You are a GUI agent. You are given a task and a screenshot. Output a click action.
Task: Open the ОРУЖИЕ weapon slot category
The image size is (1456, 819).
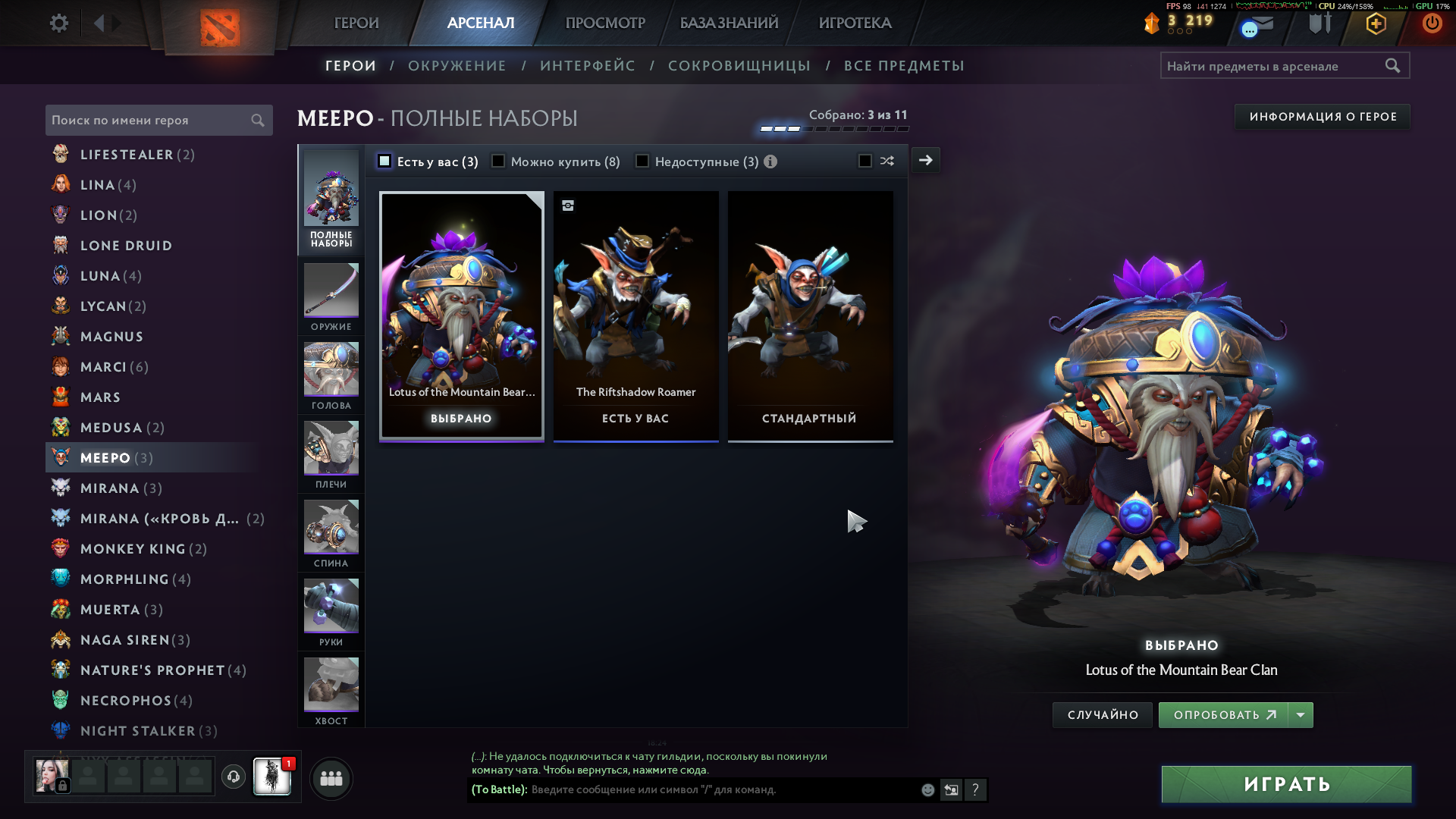click(331, 297)
